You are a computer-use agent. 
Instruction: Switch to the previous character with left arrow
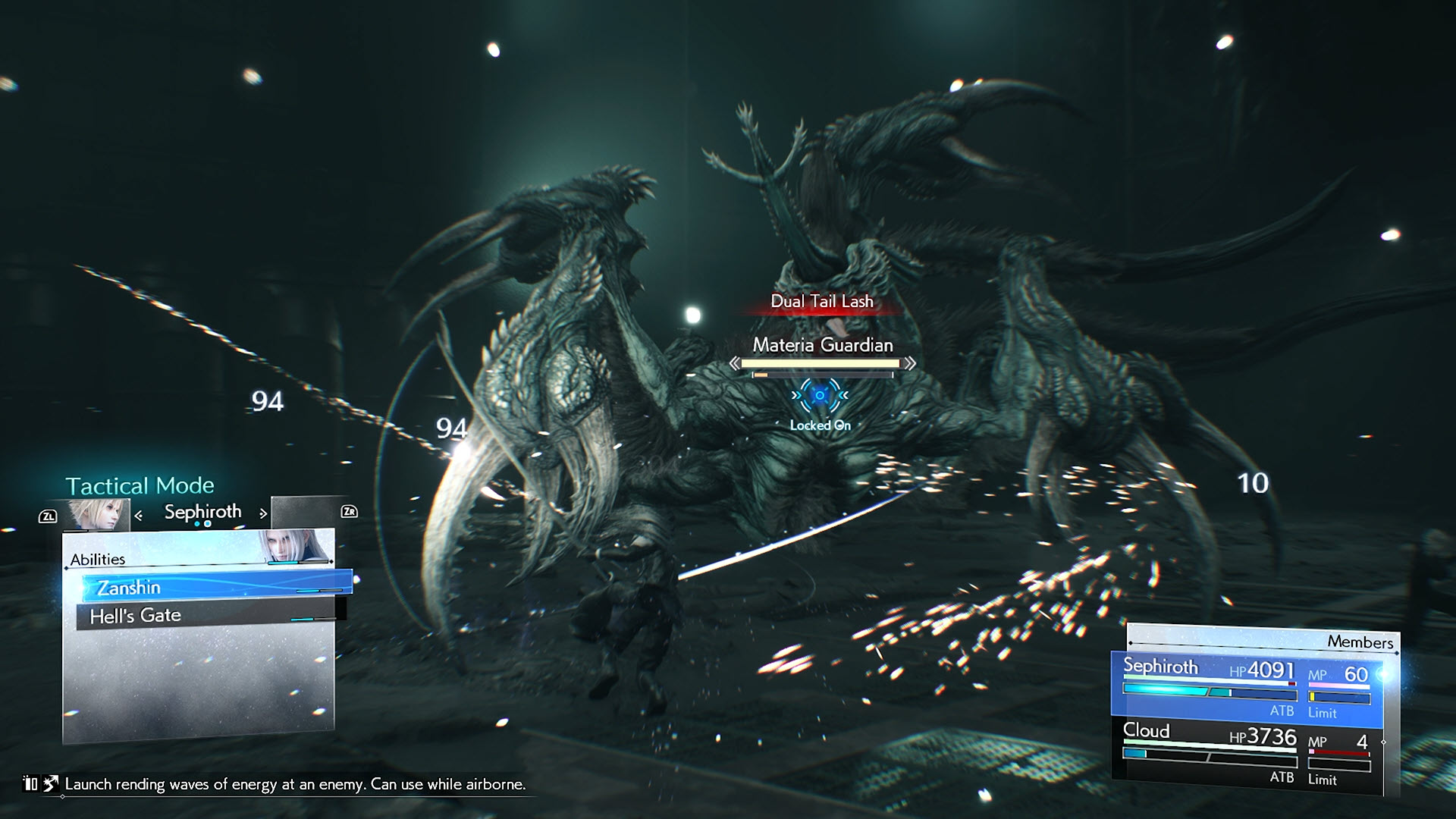point(139,516)
